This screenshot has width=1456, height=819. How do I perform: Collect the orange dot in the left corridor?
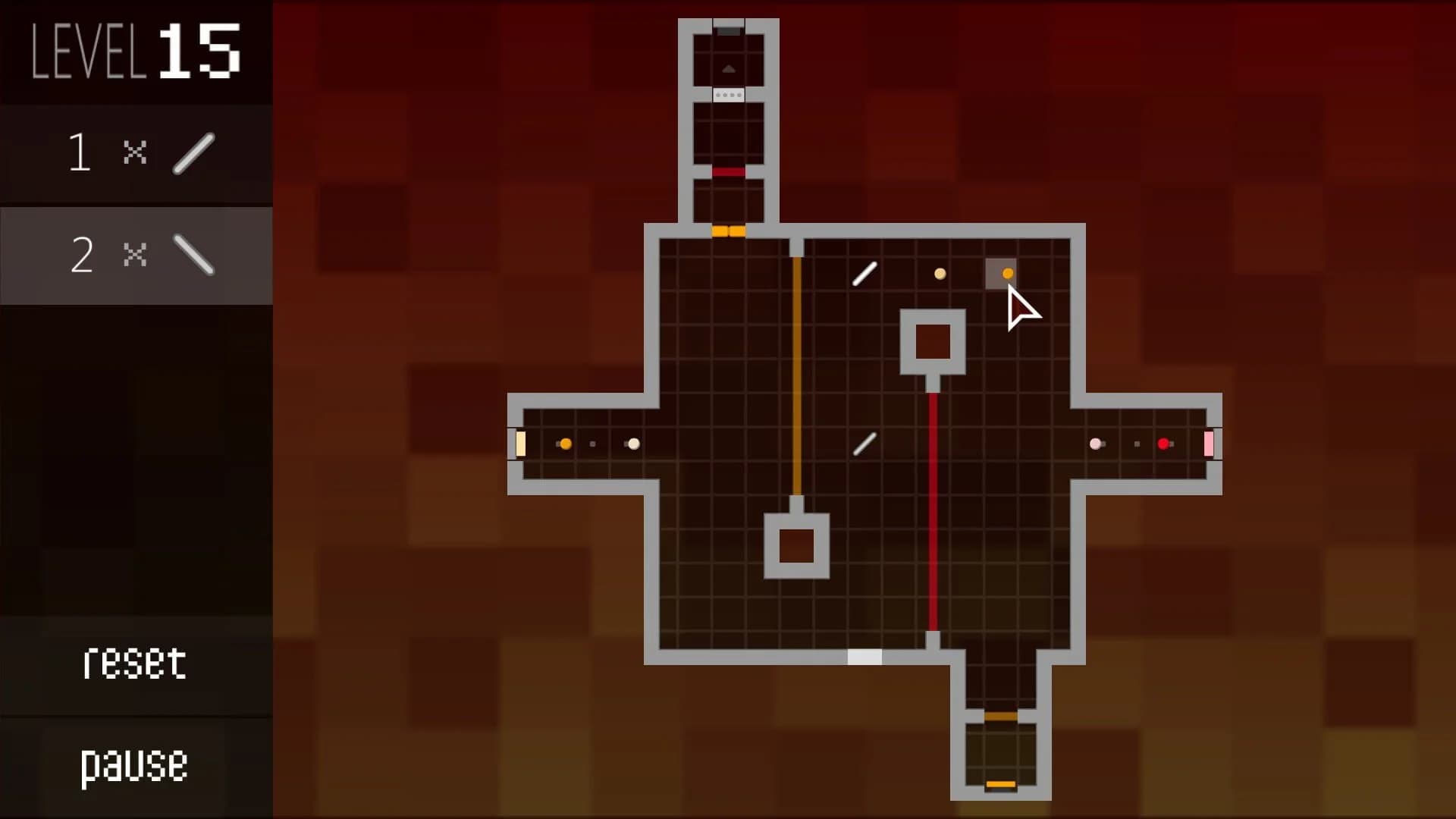[x=565, y=444]
